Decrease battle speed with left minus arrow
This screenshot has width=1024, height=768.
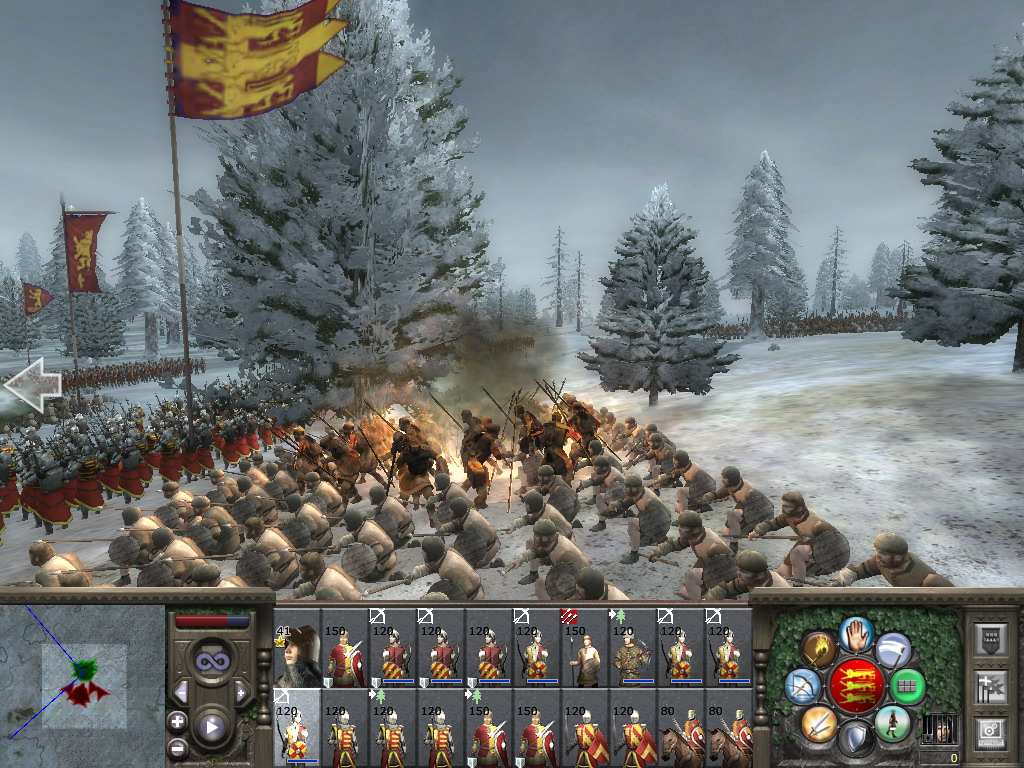tap(181, 691)
